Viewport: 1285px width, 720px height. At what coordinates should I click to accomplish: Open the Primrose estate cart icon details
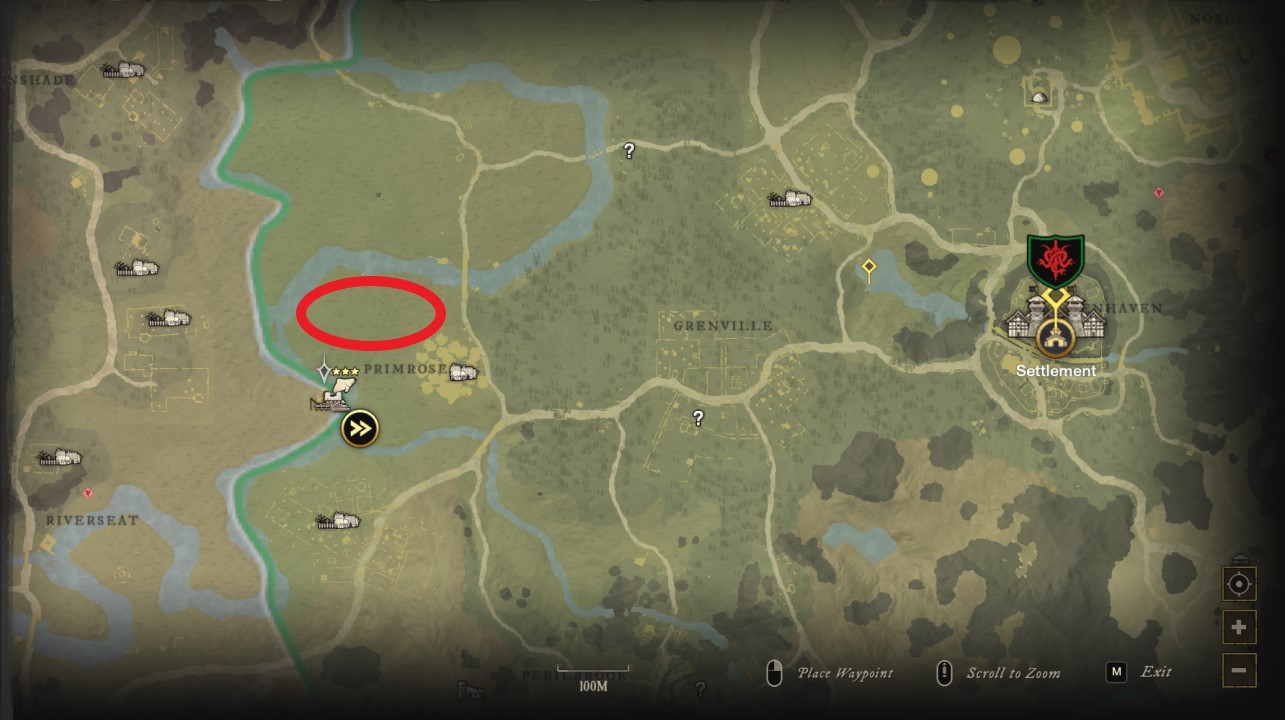(x=333, y=400)
